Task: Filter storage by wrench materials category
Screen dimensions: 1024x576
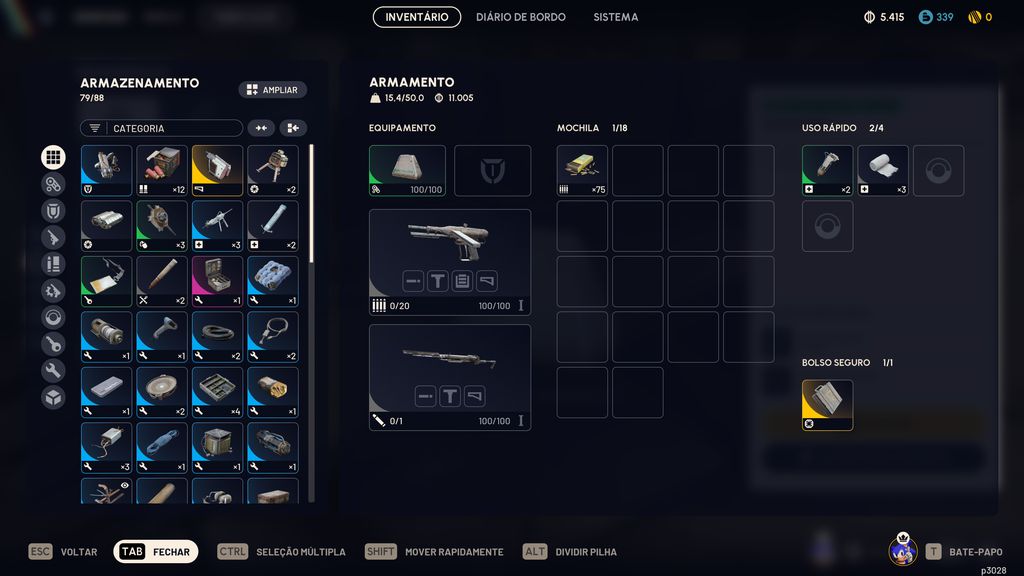Action: coord(53,371)
